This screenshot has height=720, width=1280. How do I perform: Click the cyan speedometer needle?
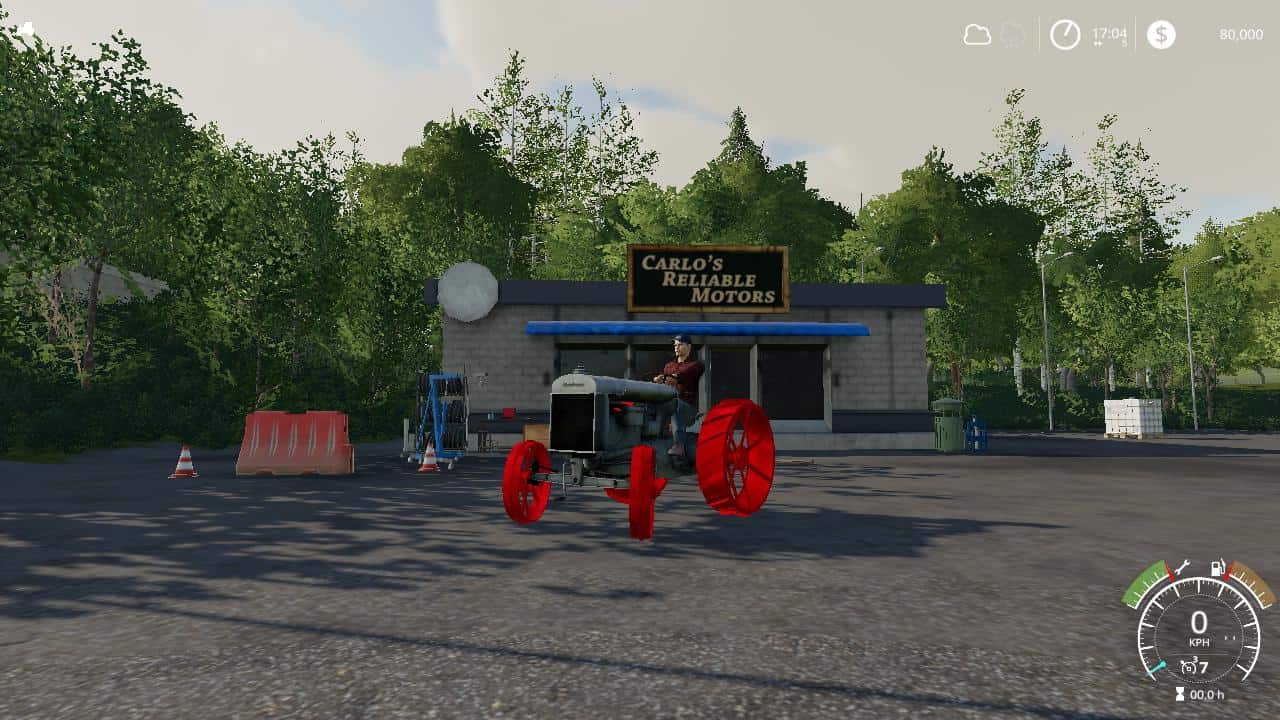click(x=1157, y=667)
